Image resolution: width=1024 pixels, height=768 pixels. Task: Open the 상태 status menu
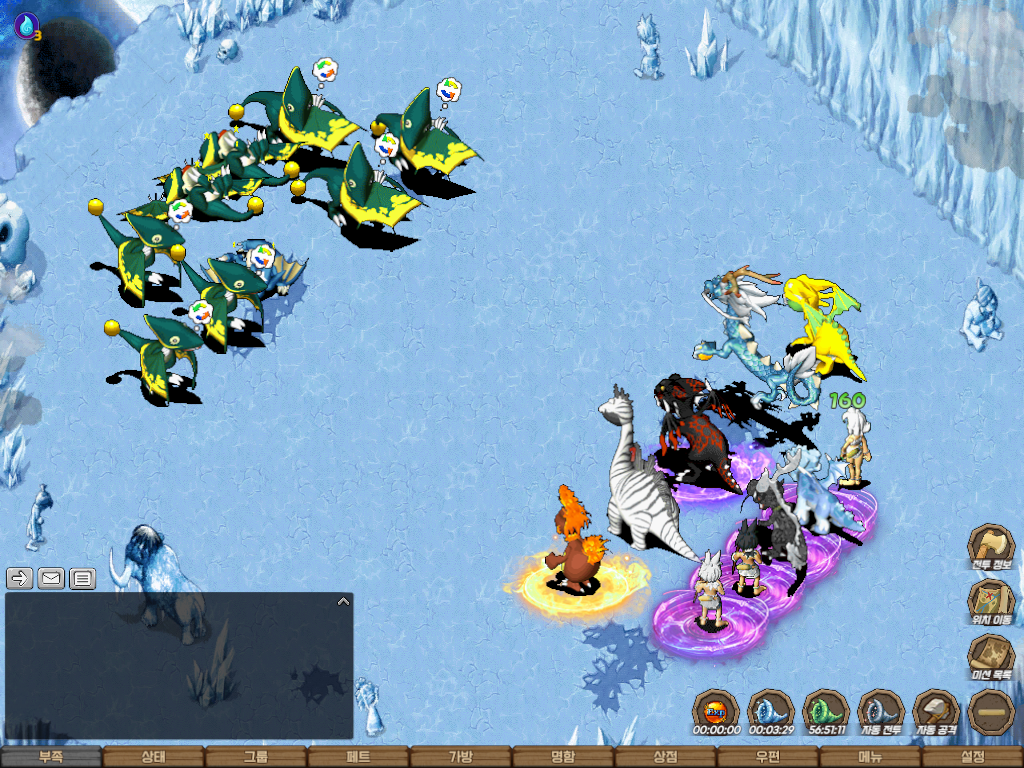click(153, 757)
